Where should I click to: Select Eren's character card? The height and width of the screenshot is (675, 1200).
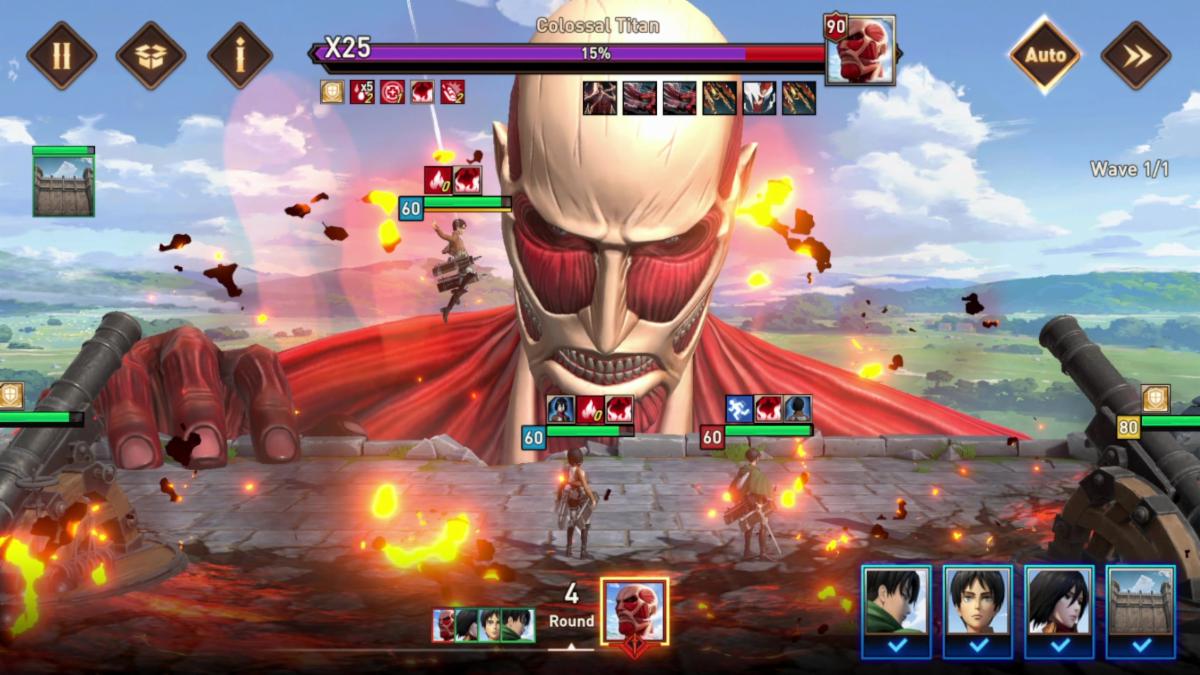click(978, 604)
